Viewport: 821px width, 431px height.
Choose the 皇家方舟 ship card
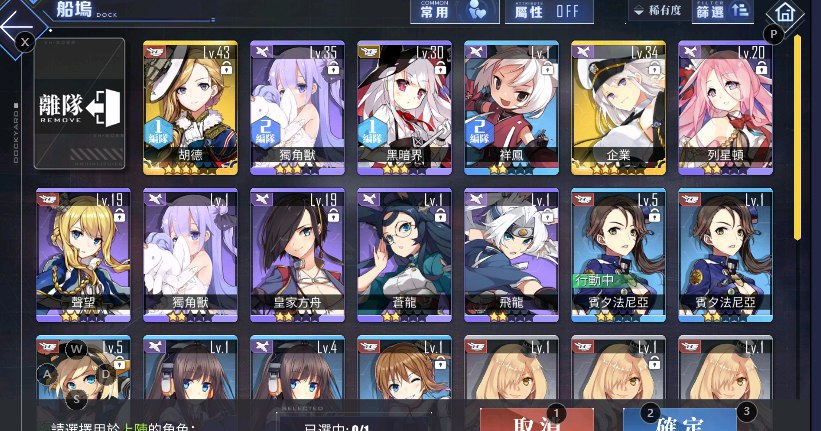pyautogui.click(x=297, y=255)
